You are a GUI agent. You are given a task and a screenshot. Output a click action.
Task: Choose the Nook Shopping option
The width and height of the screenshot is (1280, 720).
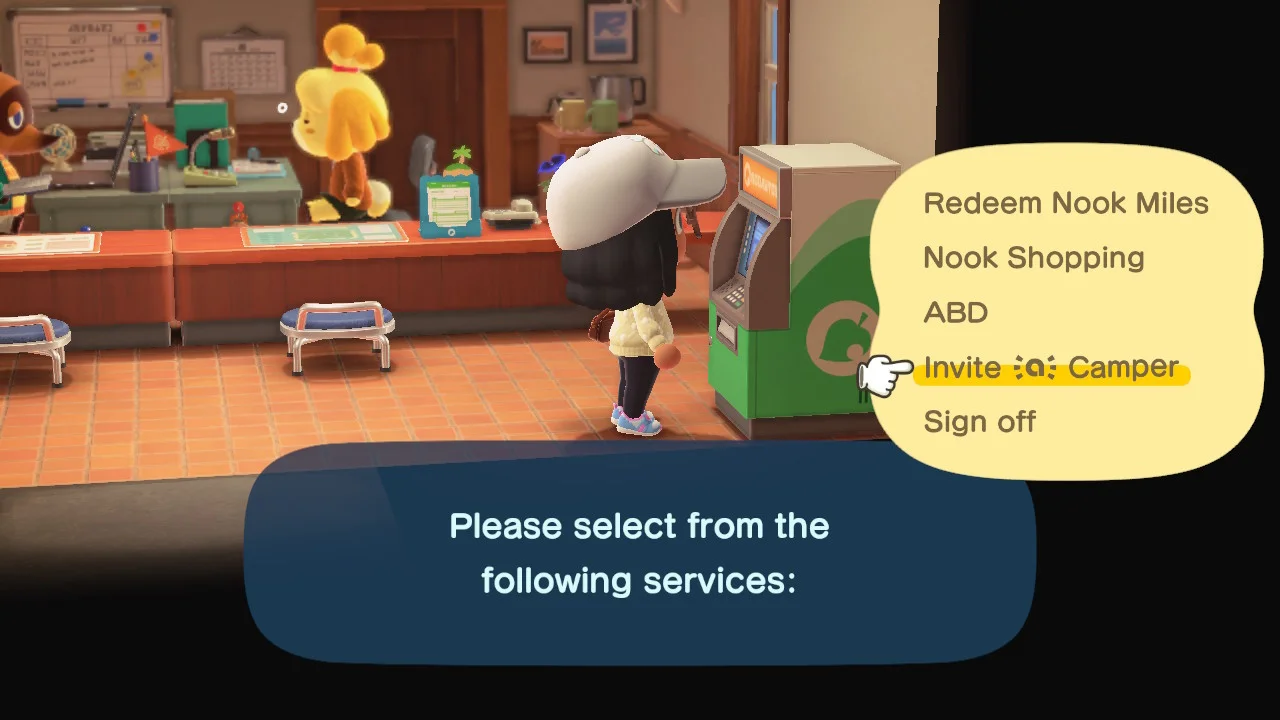[1033, 258]
